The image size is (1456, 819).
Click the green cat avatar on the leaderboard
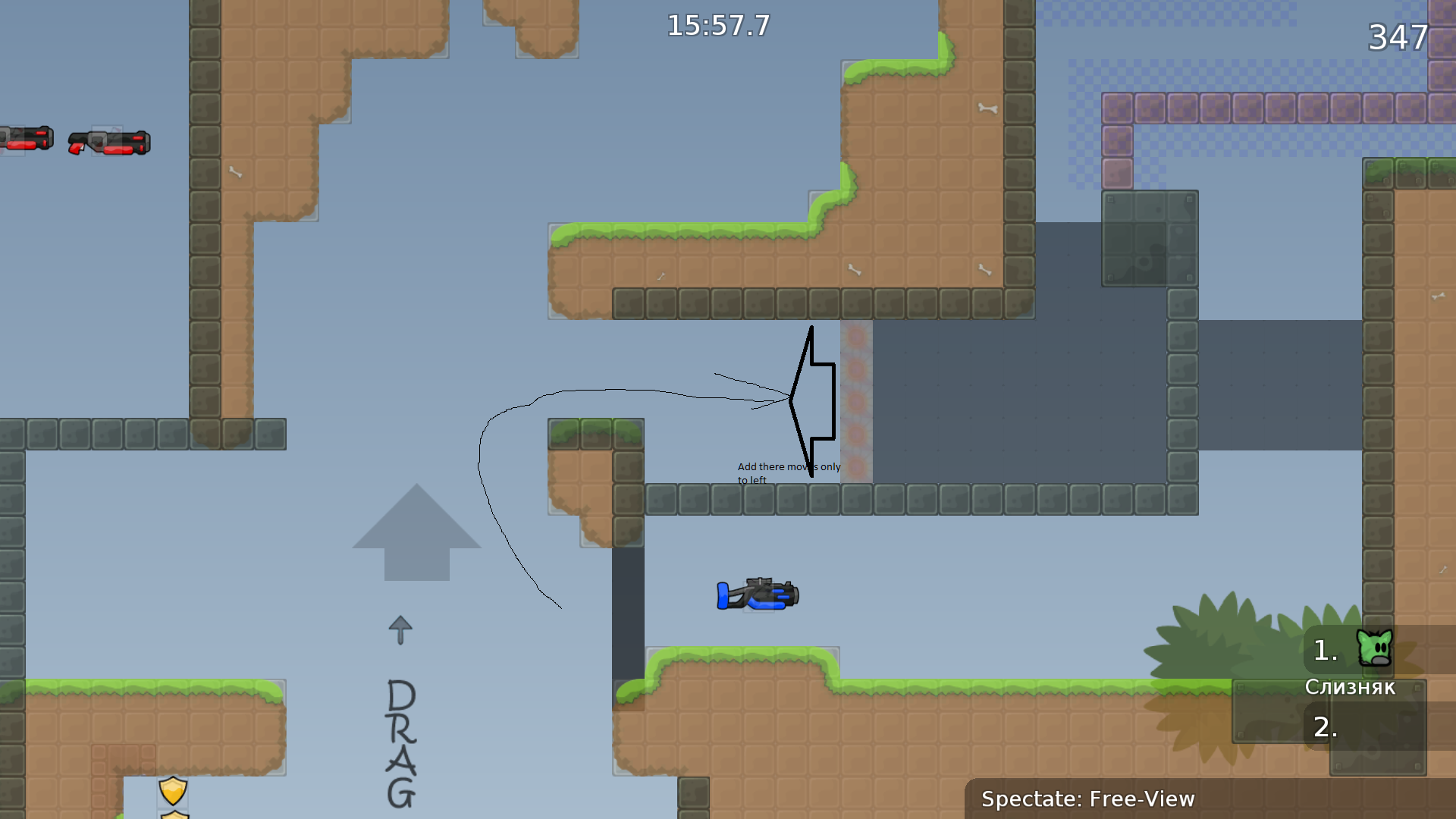click(1374, 648)
